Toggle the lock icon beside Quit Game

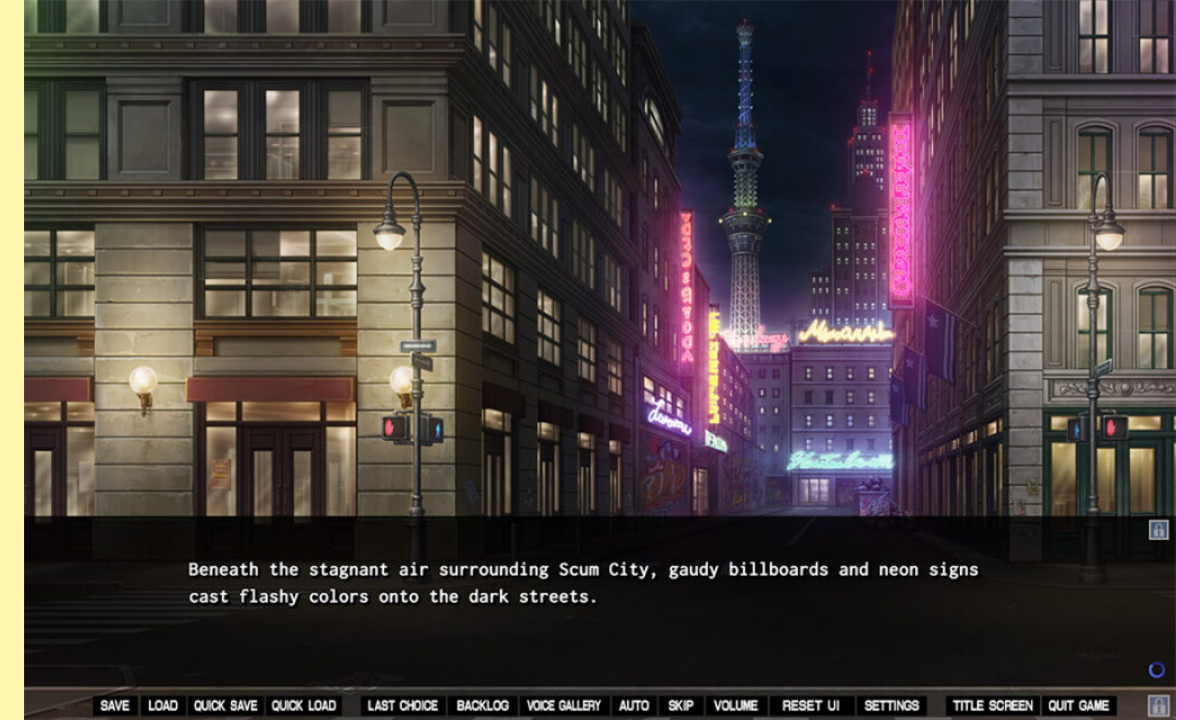pyautogui.click(x=1159, y=705)
